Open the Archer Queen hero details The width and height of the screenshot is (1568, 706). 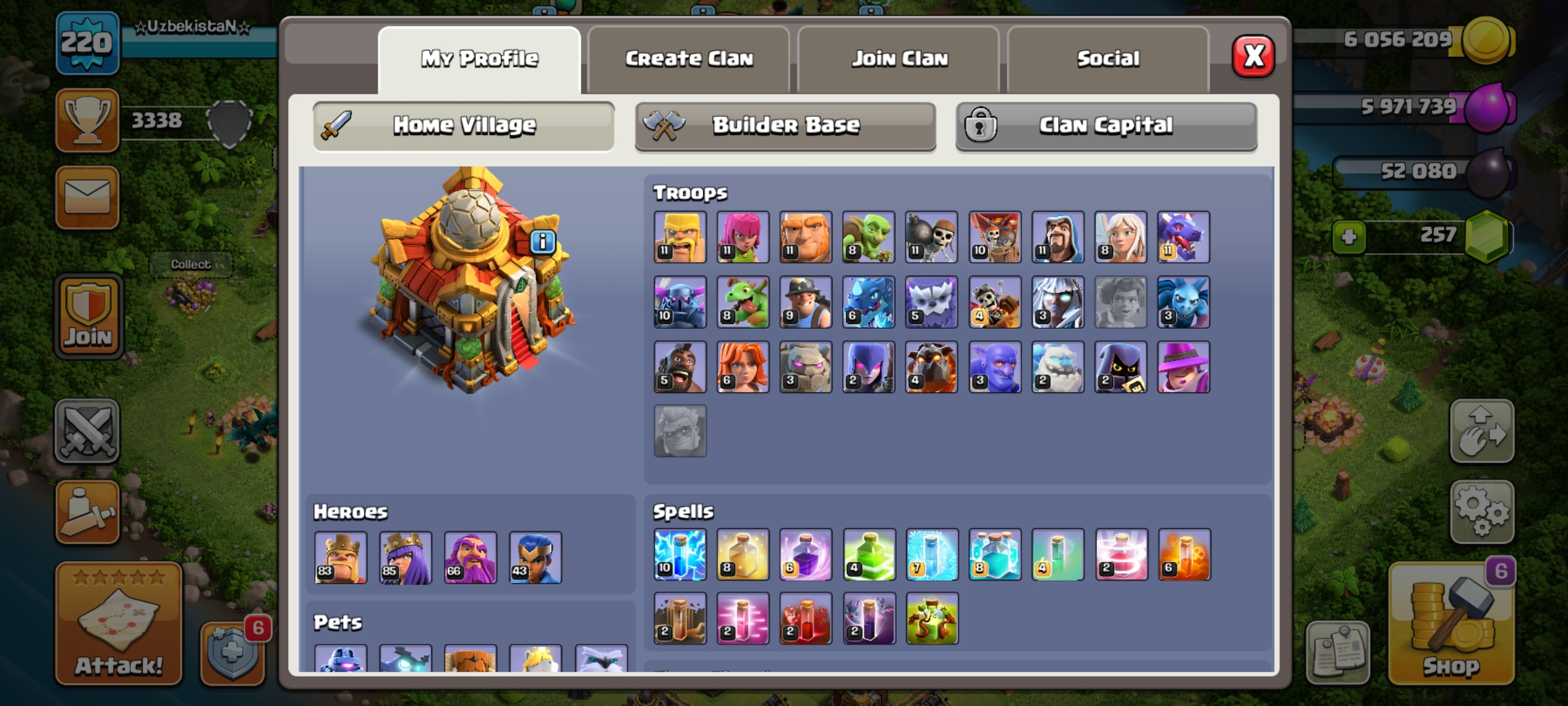(405, 558)
